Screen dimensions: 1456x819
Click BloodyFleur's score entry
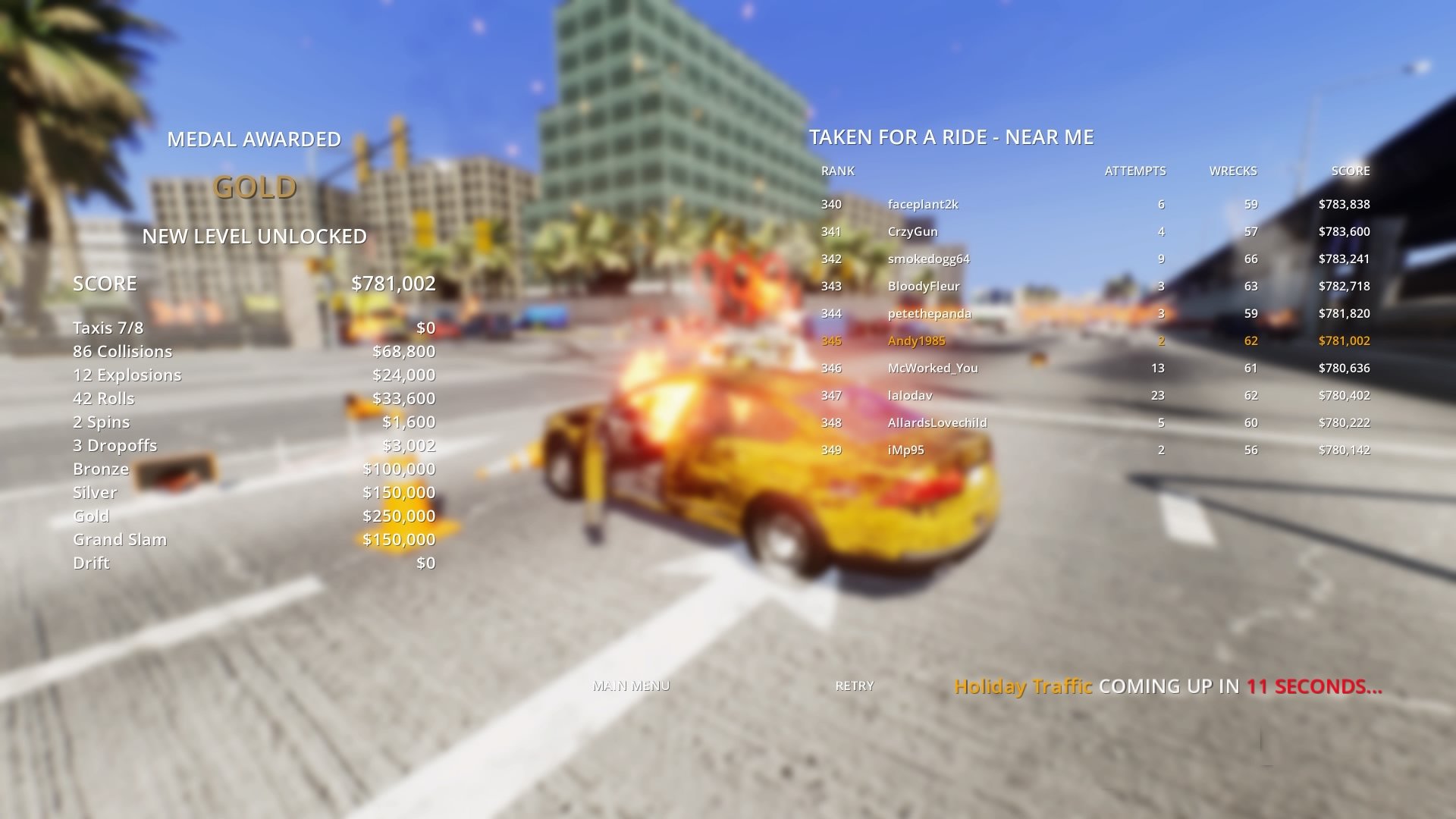click(x=1346, y=286)
